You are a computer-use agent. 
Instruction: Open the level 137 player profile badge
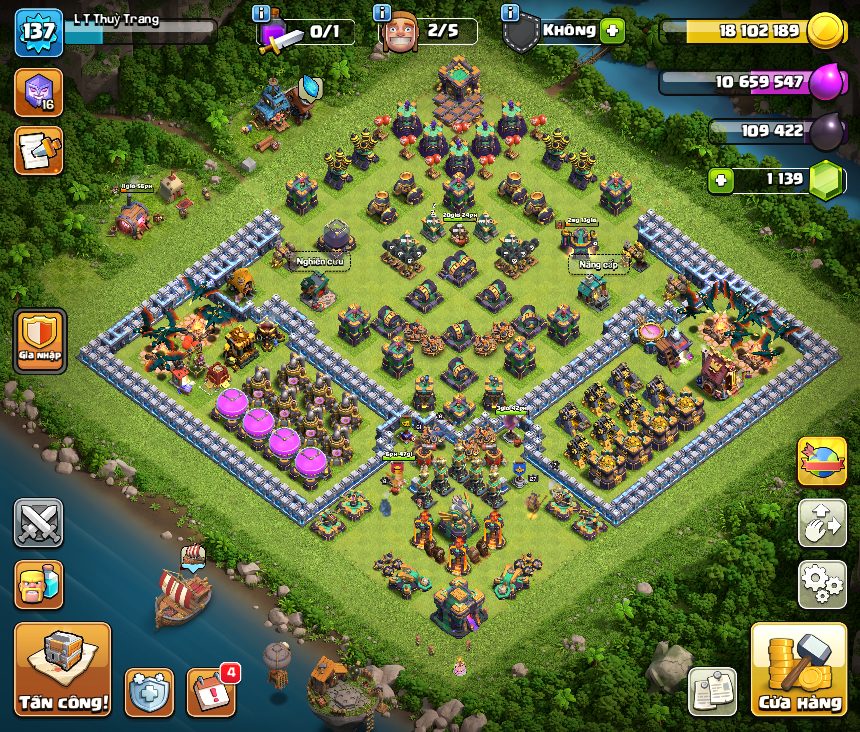click(x=39, y=32)
